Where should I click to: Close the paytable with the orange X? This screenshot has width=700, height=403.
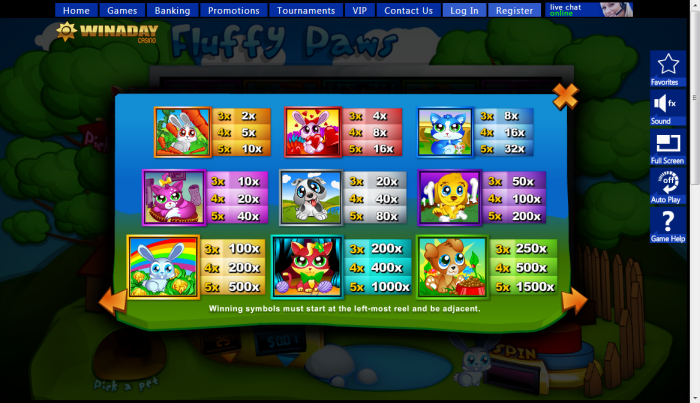tap(565, 97)
